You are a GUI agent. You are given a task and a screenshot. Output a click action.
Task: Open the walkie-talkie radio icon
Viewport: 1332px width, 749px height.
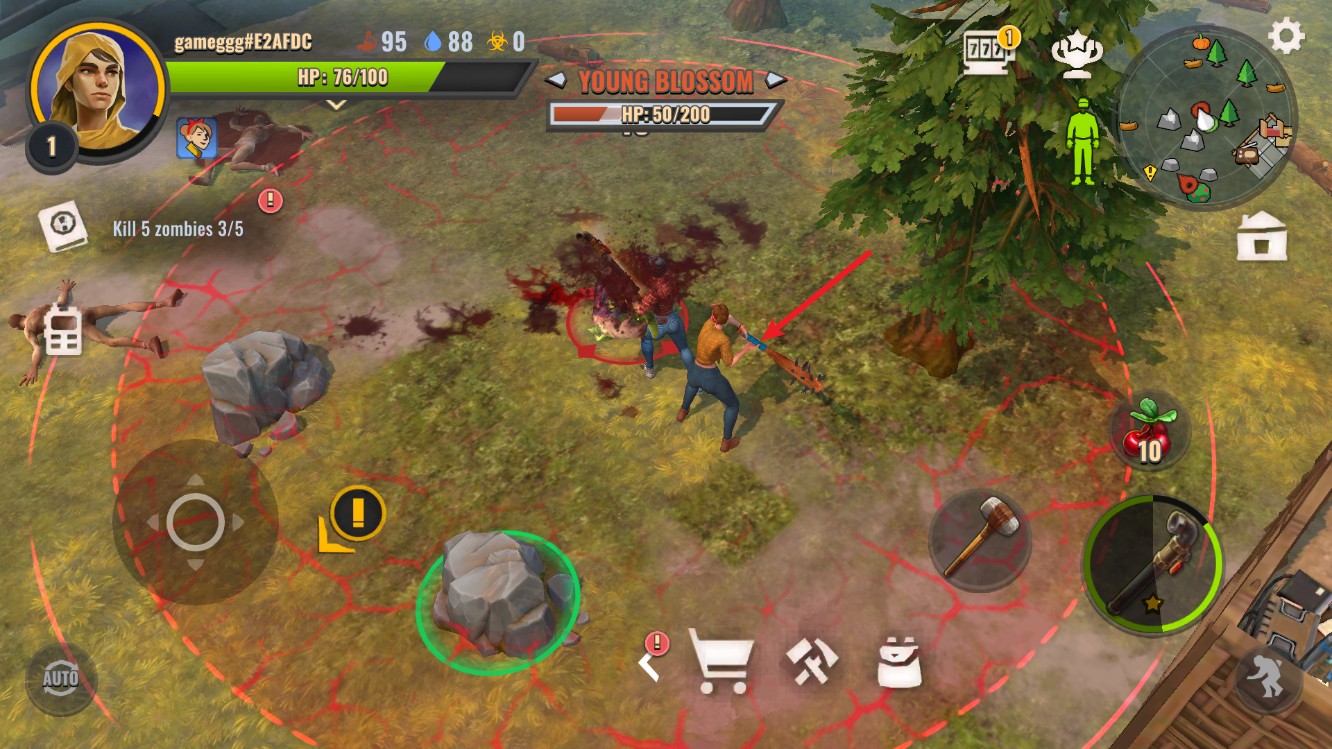pyautogui.click(x=62, y=332)
